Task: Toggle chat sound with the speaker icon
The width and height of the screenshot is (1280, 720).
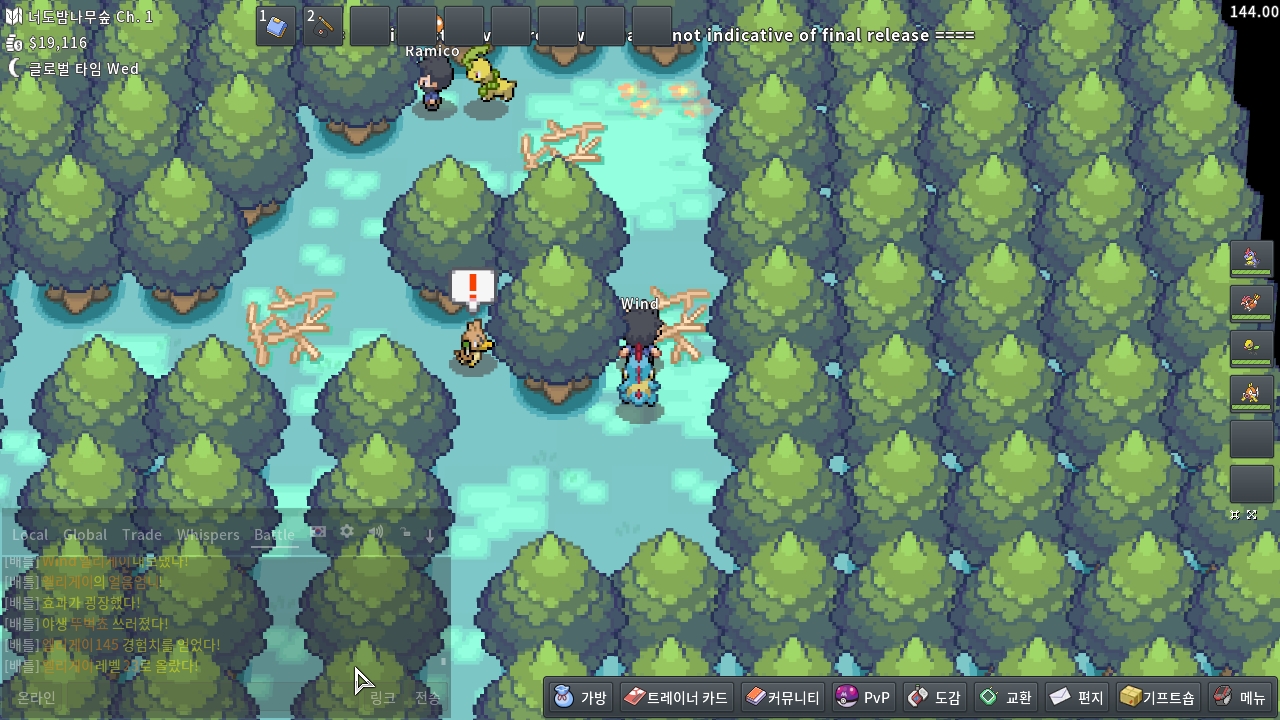Action: (376, 533)
